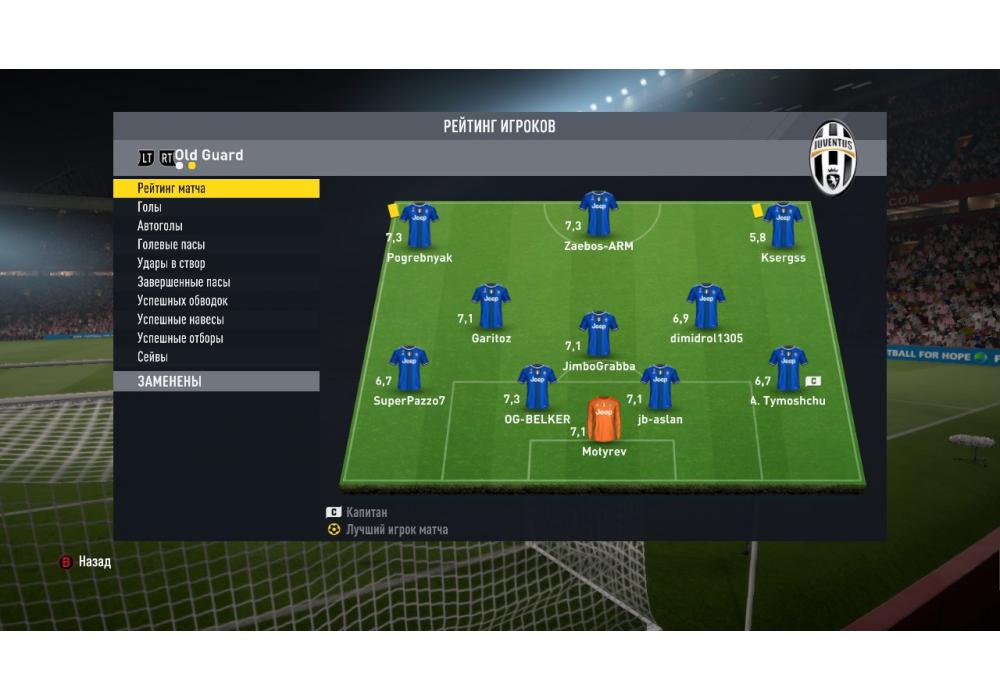Pick the player Zaebos-ARM
Screen dimensions: 1000x700
(x=598, y=214)
